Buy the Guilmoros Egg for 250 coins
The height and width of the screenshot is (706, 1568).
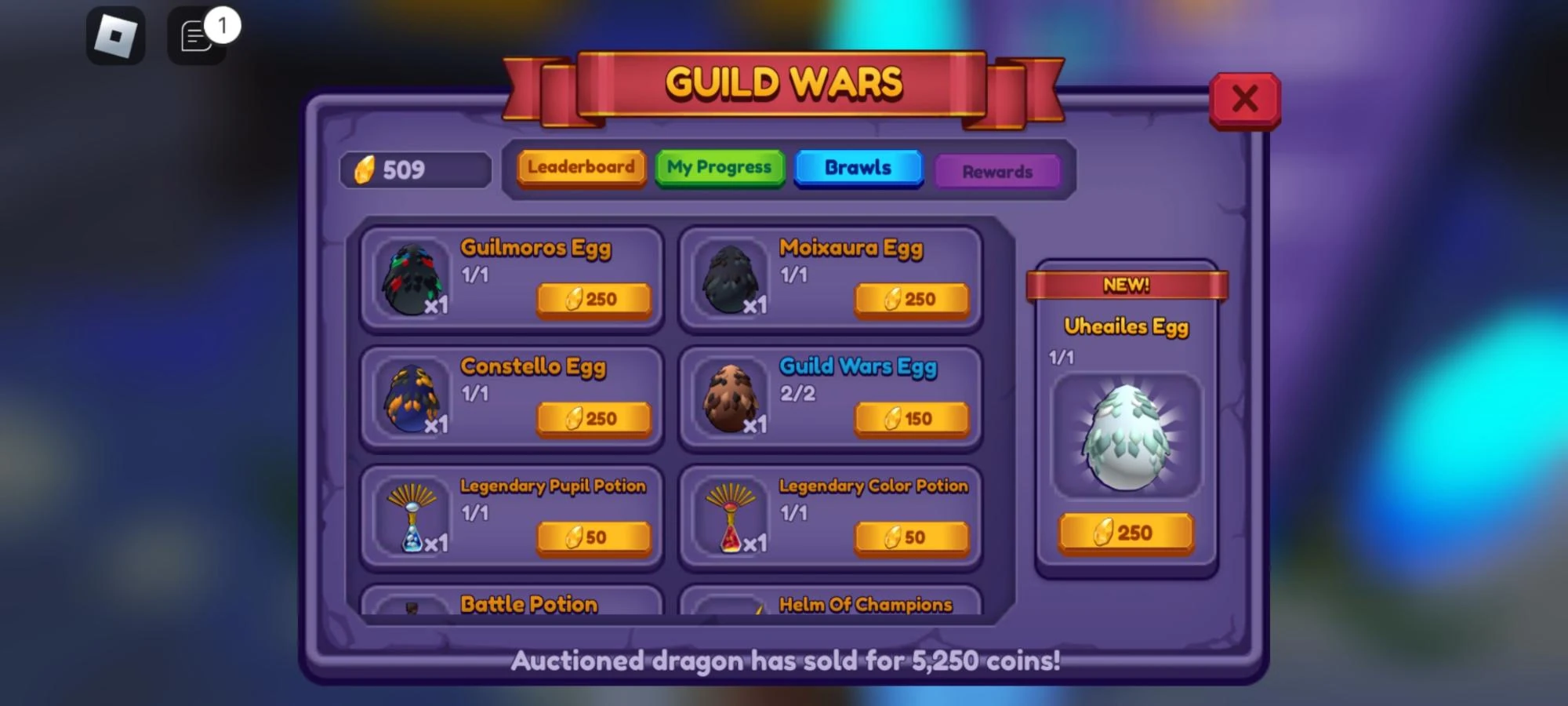[x=593, y=299]
